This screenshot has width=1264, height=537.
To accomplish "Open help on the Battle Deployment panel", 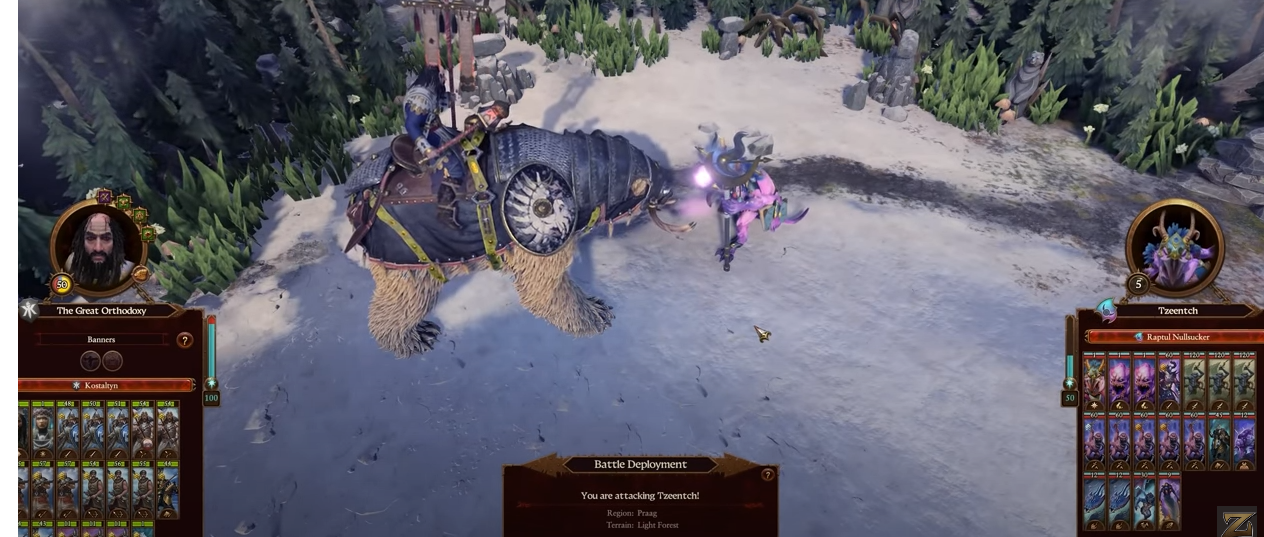I will 767,475.
